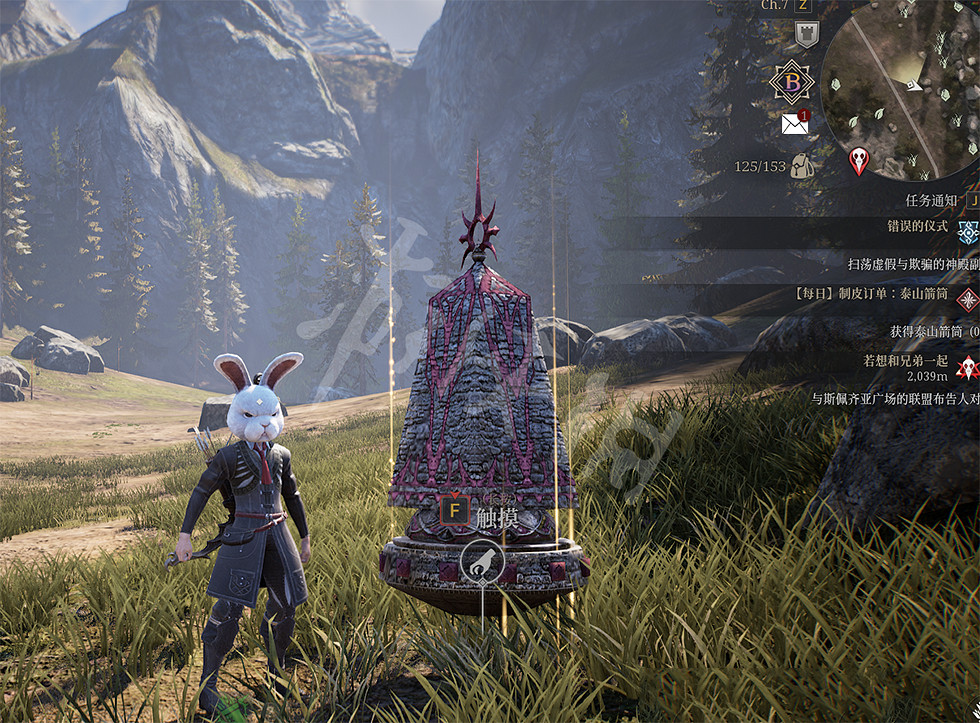Open the mail envelope with notification
The width and height of the screenshot is (980, 723).
click(x=795, y=124)
